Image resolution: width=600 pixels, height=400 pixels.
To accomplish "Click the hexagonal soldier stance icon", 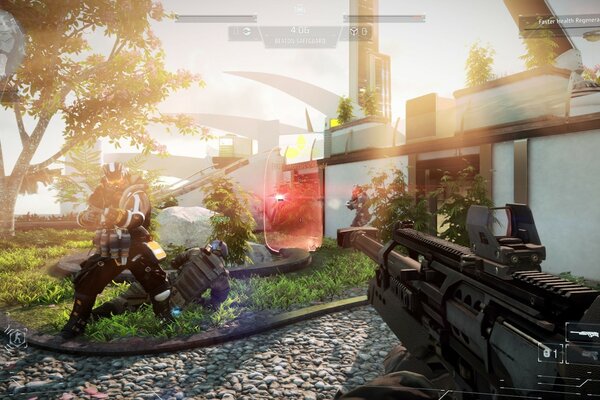I will pyautogui.click(x=17, y=337).
